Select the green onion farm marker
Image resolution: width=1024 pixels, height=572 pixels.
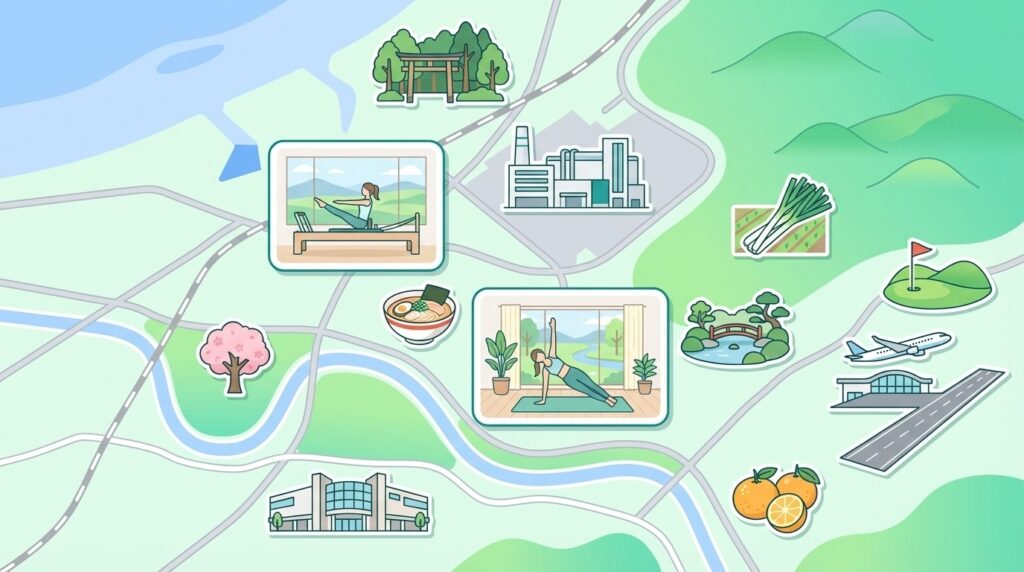(783, 216)
